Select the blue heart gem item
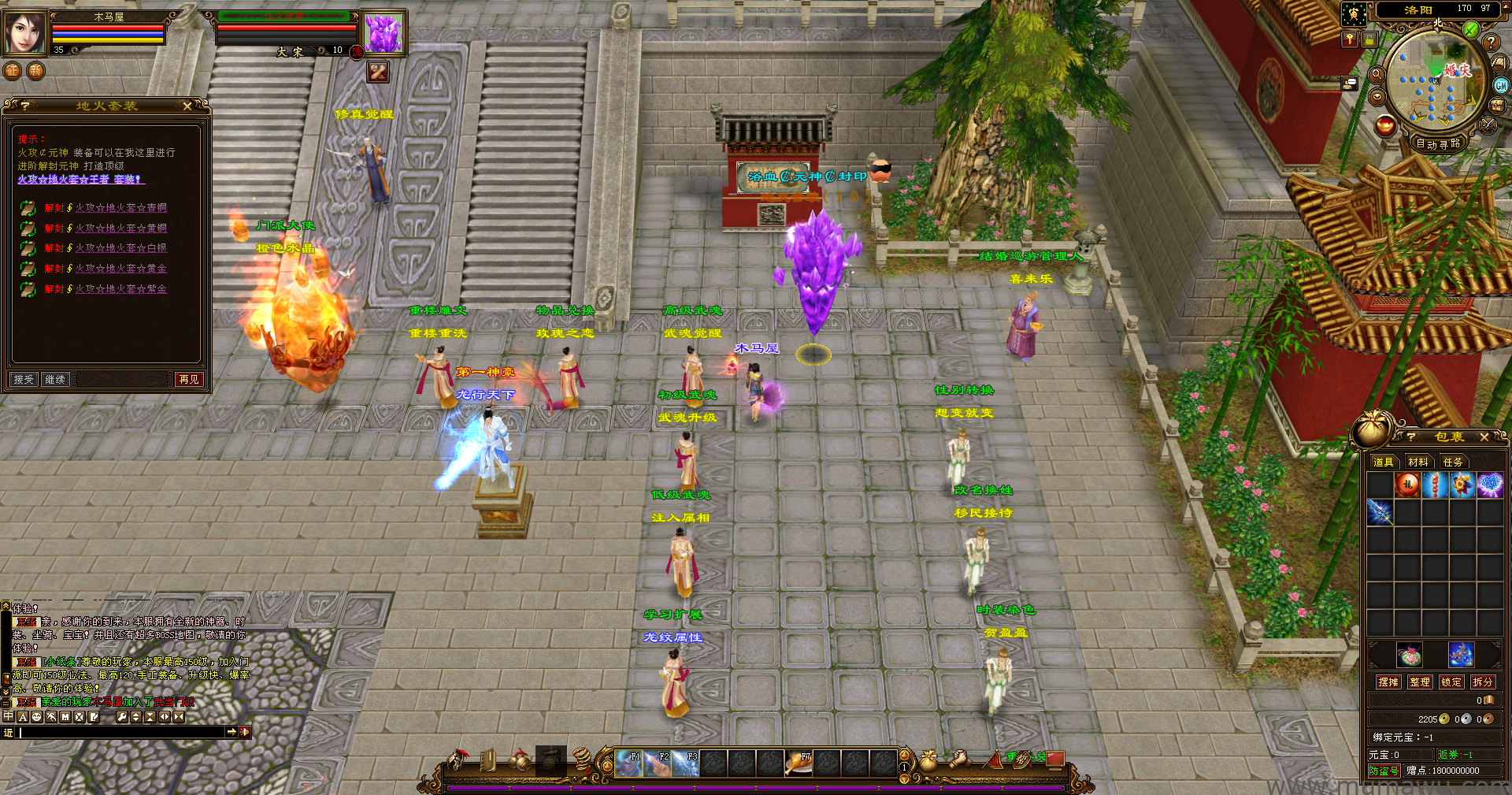Image resolution: width=1512 pixels, height=795 pixels. (x=1489, y=485)
